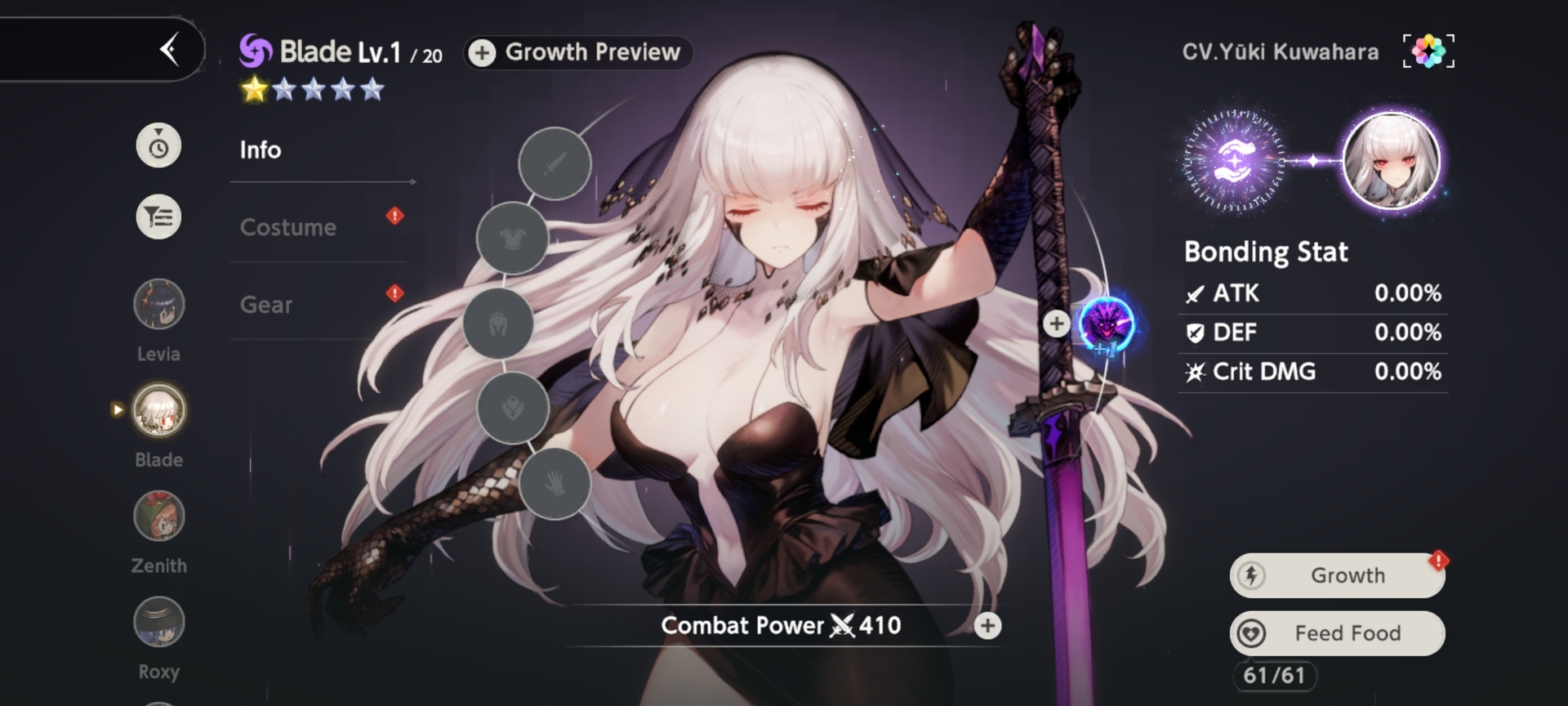Select Levia from the character list

tap(158, 305)
